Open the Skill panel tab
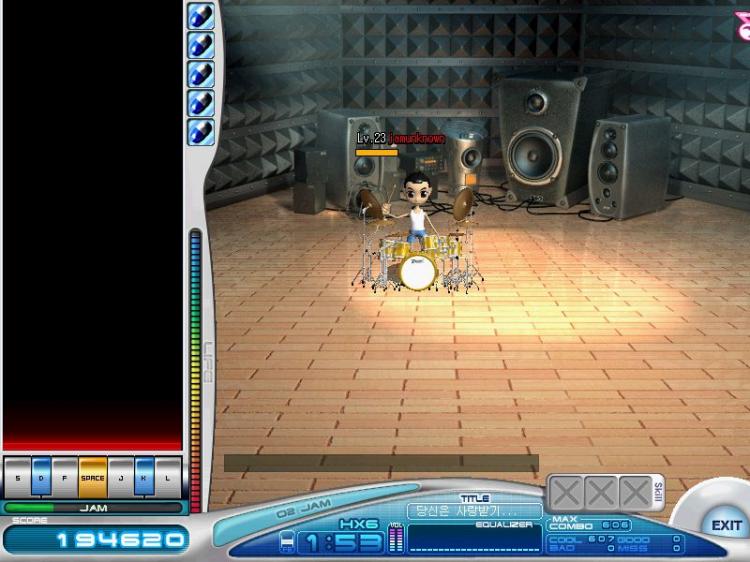This screenshot has width=750, height=562. click(657, 491)
